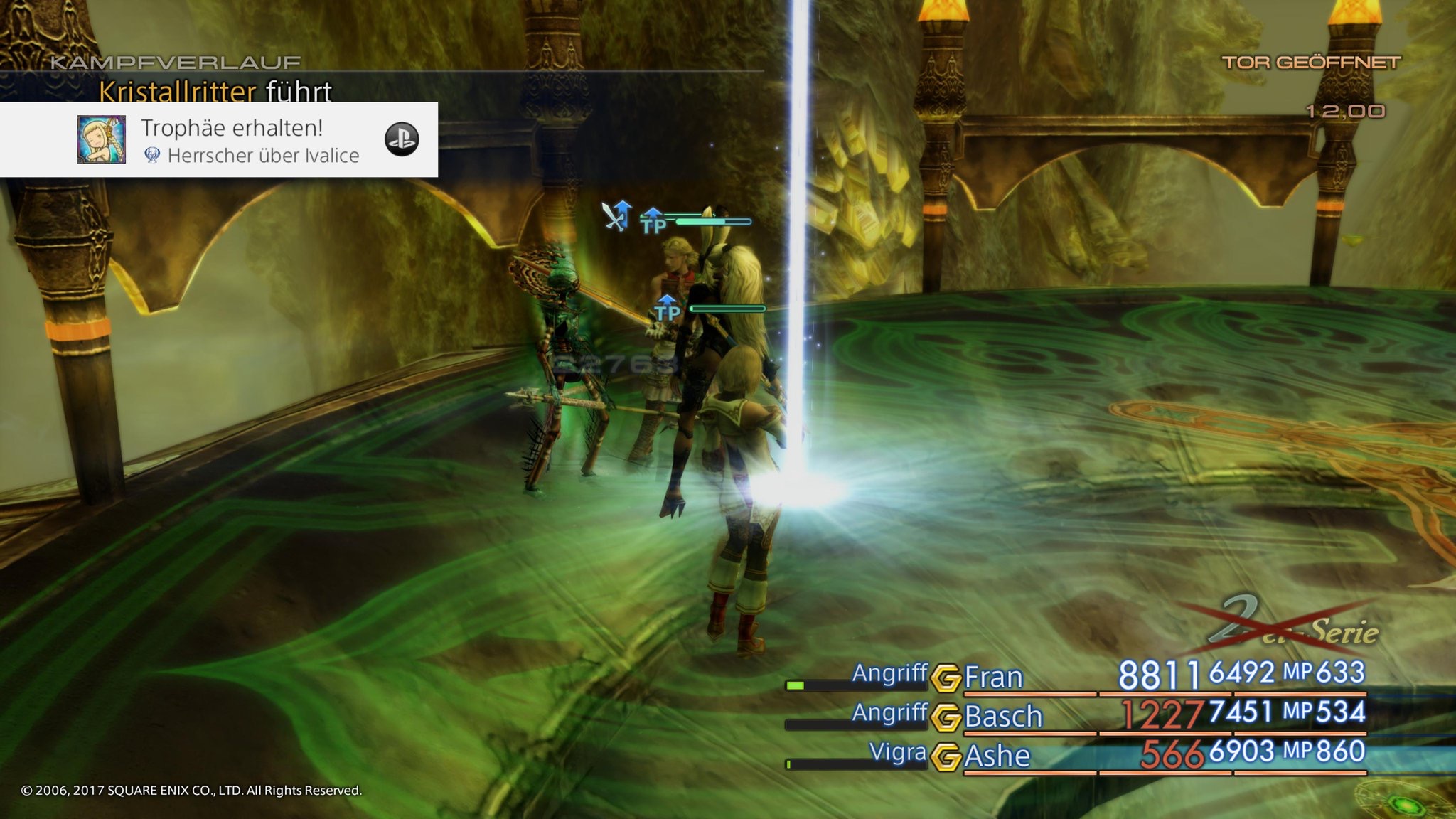Toggle the Gambit icon beside Ashe

pyautogui.click(x=946, y=756)
